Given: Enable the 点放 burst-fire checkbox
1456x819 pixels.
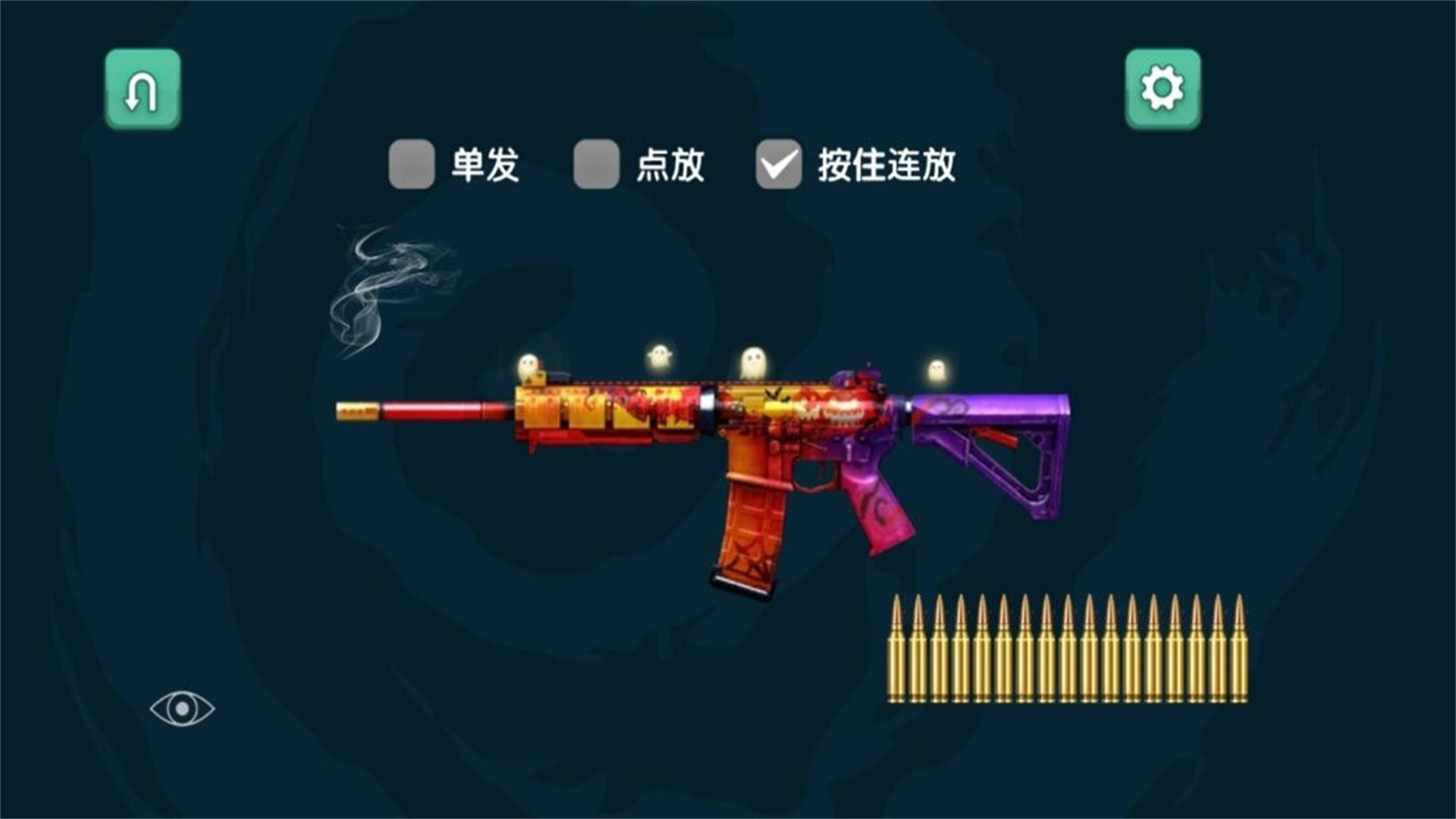Looking at the screenshot, I should click(596, 163).
